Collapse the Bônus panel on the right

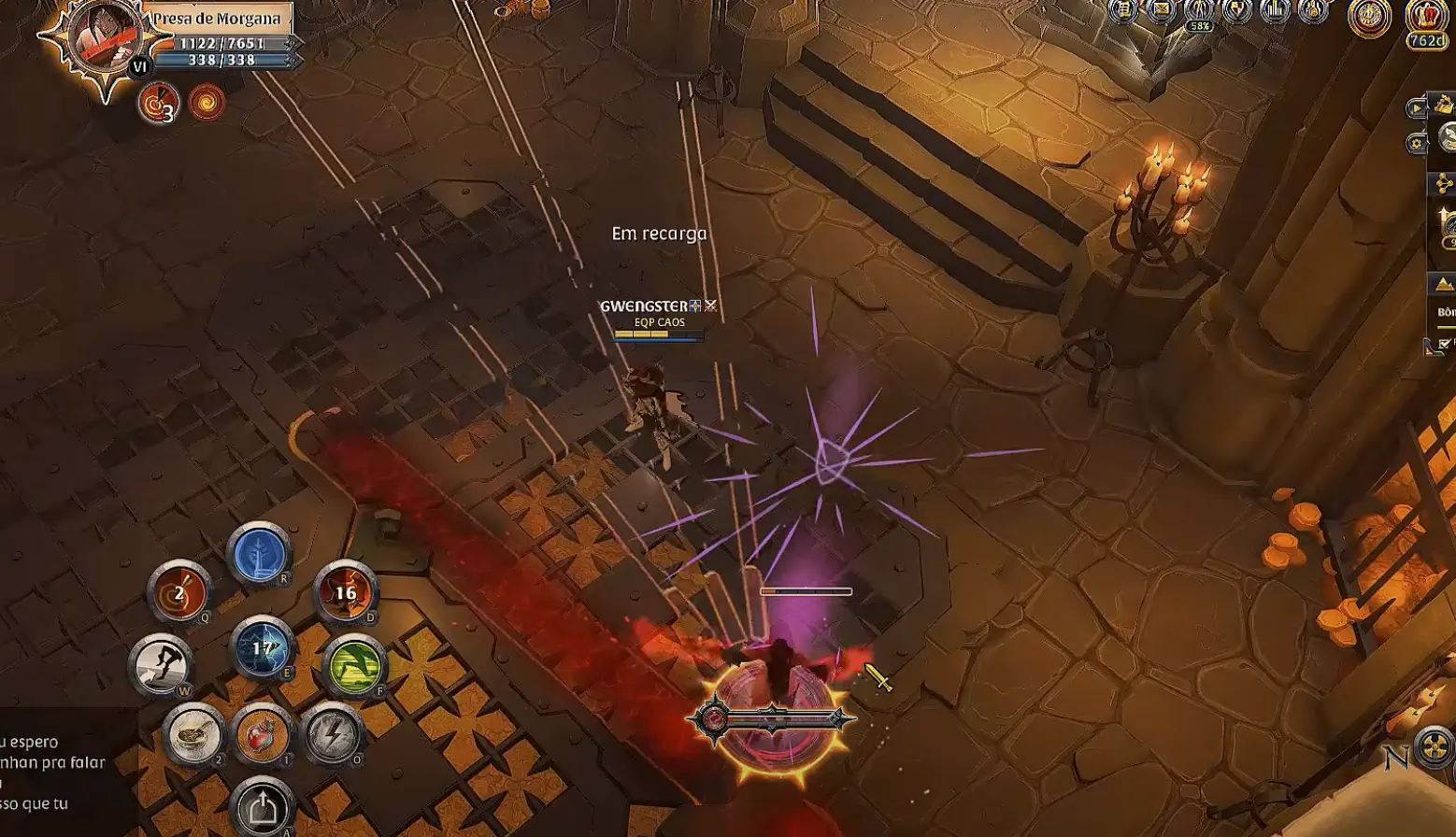(x=1427, y=348)
